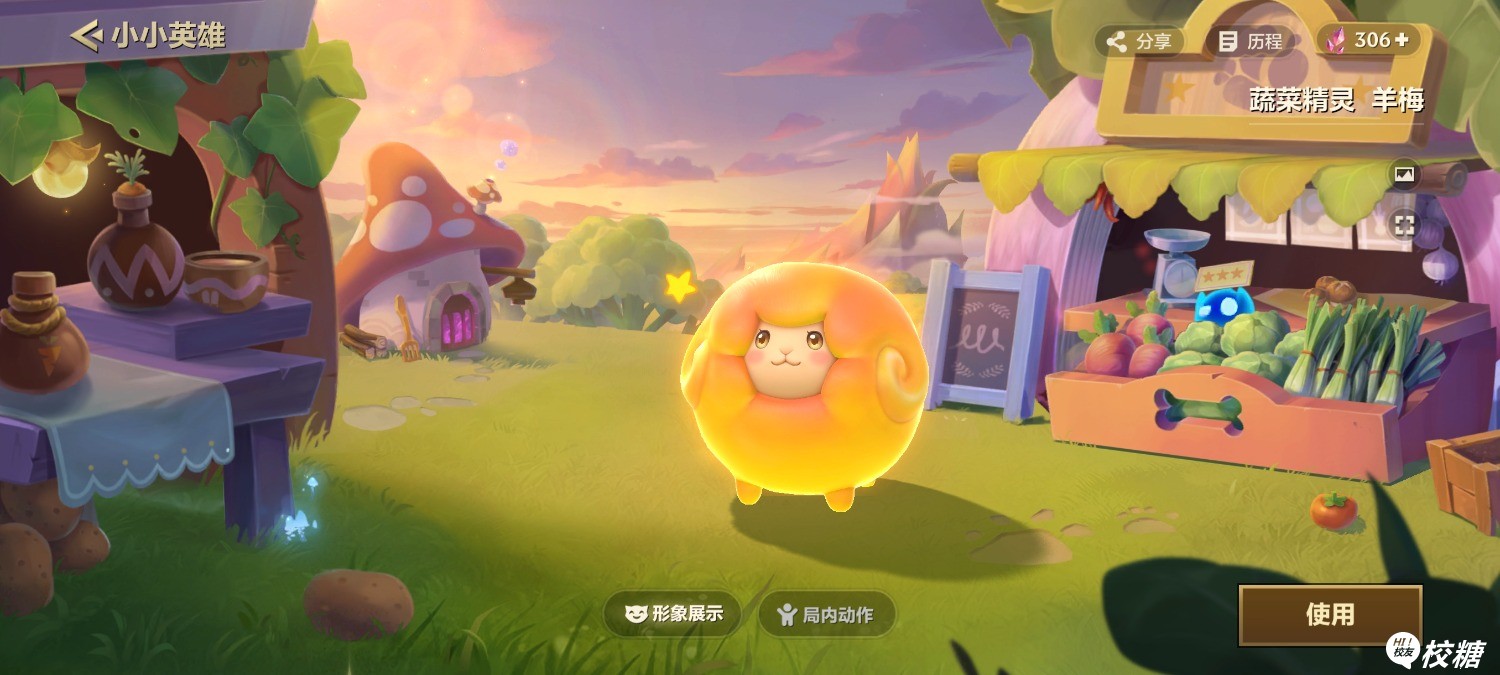Viewport: 1500px width, 675px height.
Task: Toggle the fullscreen view icon
Action: pyautogui.click(x=1405, y=225)
